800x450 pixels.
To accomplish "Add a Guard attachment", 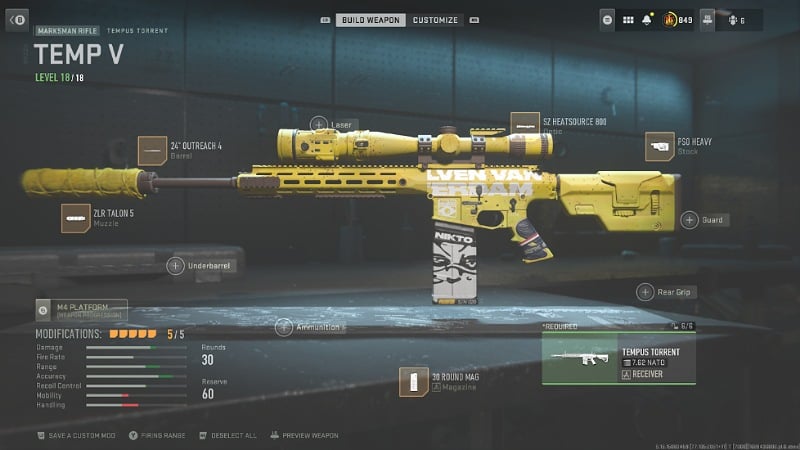I will (690, 220).
